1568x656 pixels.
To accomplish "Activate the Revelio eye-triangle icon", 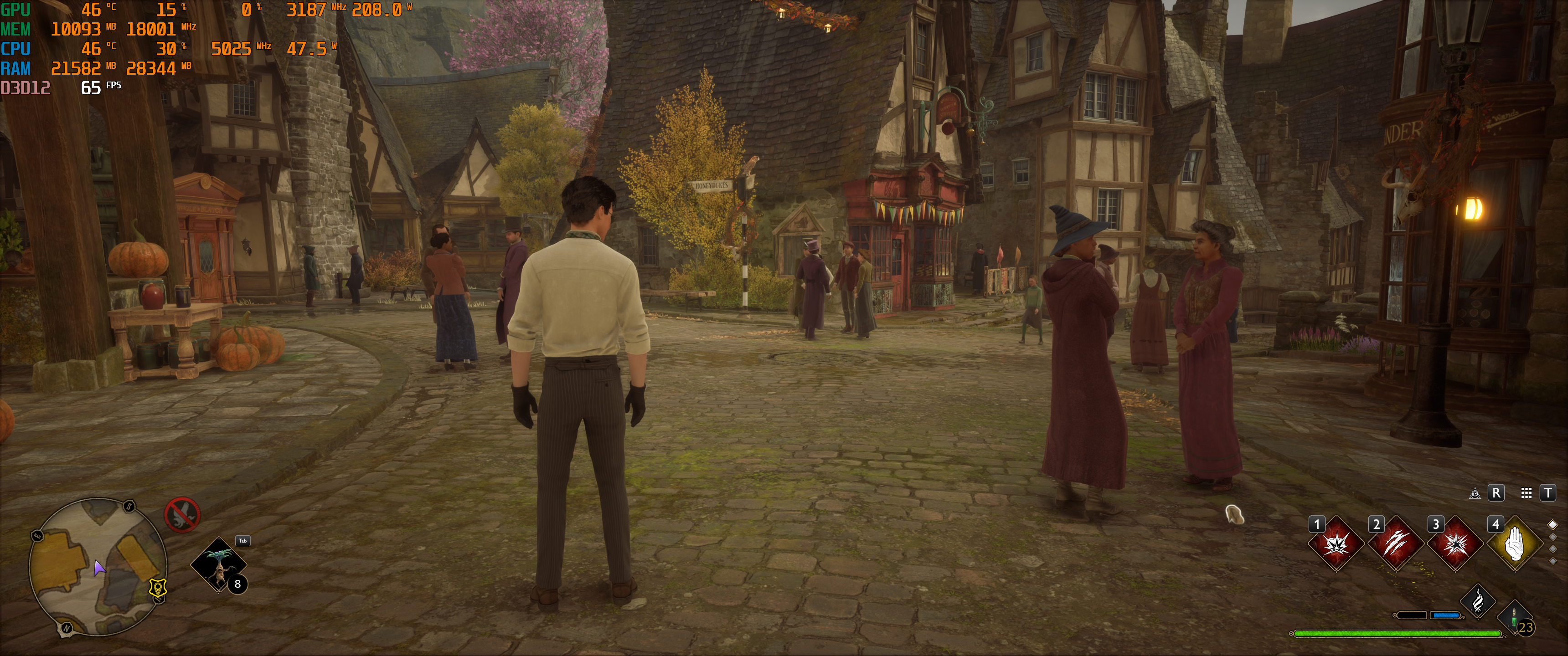I will coord(1475,493).
